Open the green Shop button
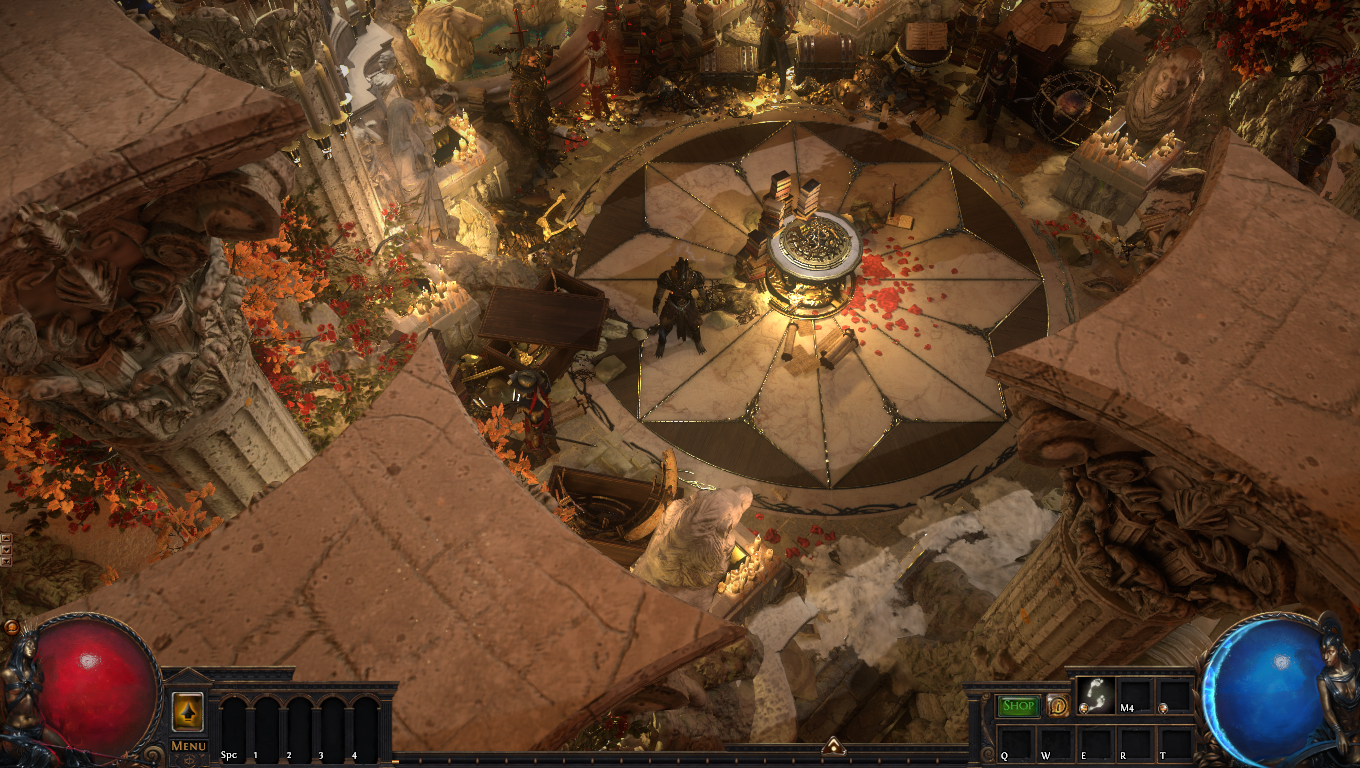 pyautogui.click(x=1019, y=706)
